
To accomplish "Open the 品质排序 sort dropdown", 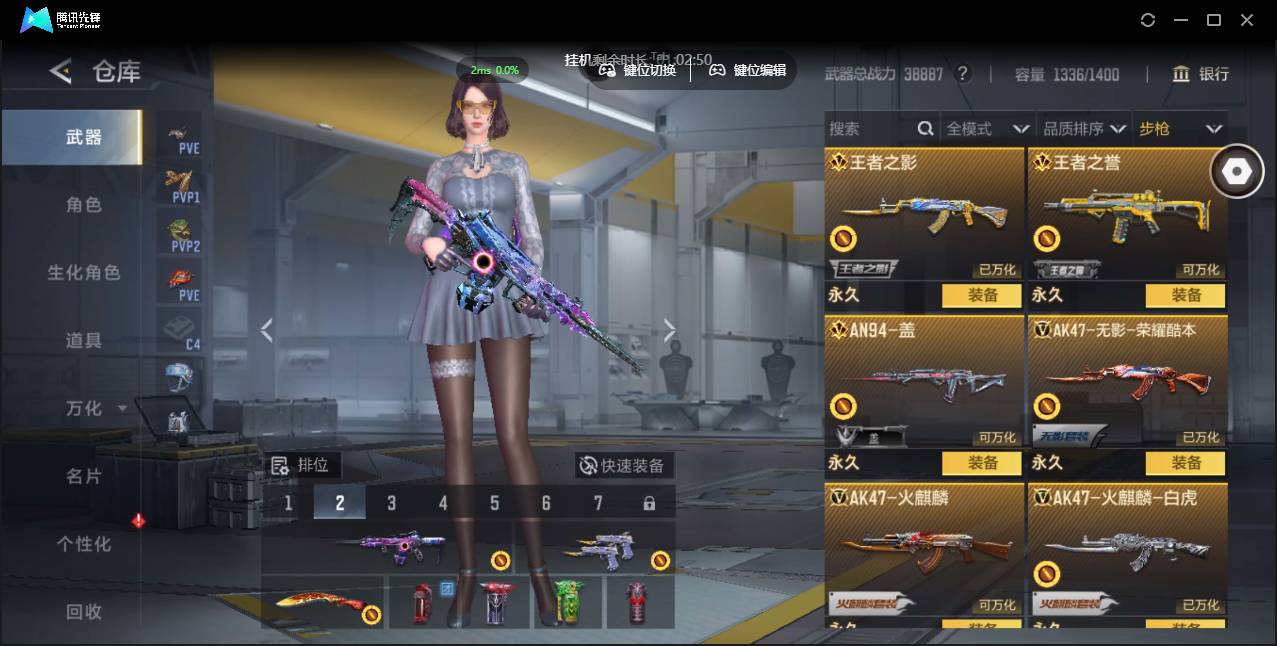I will (x=1084, y=129).
